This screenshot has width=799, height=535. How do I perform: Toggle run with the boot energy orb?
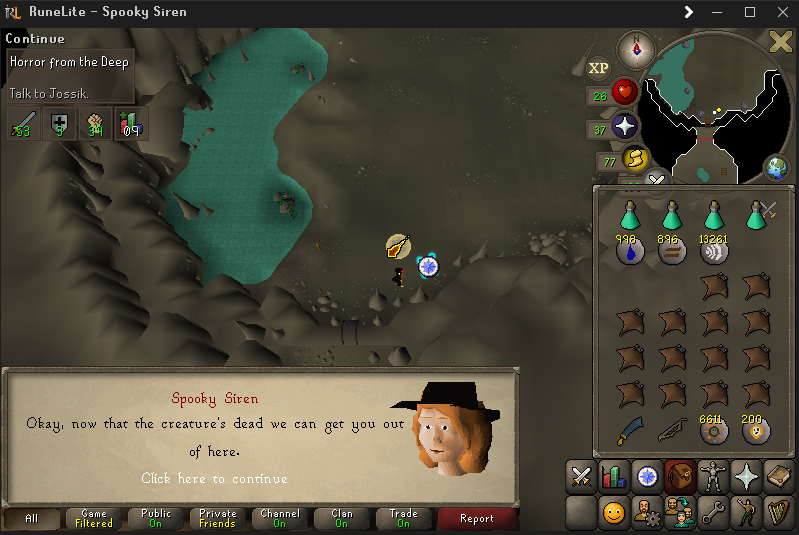(634, 159)
